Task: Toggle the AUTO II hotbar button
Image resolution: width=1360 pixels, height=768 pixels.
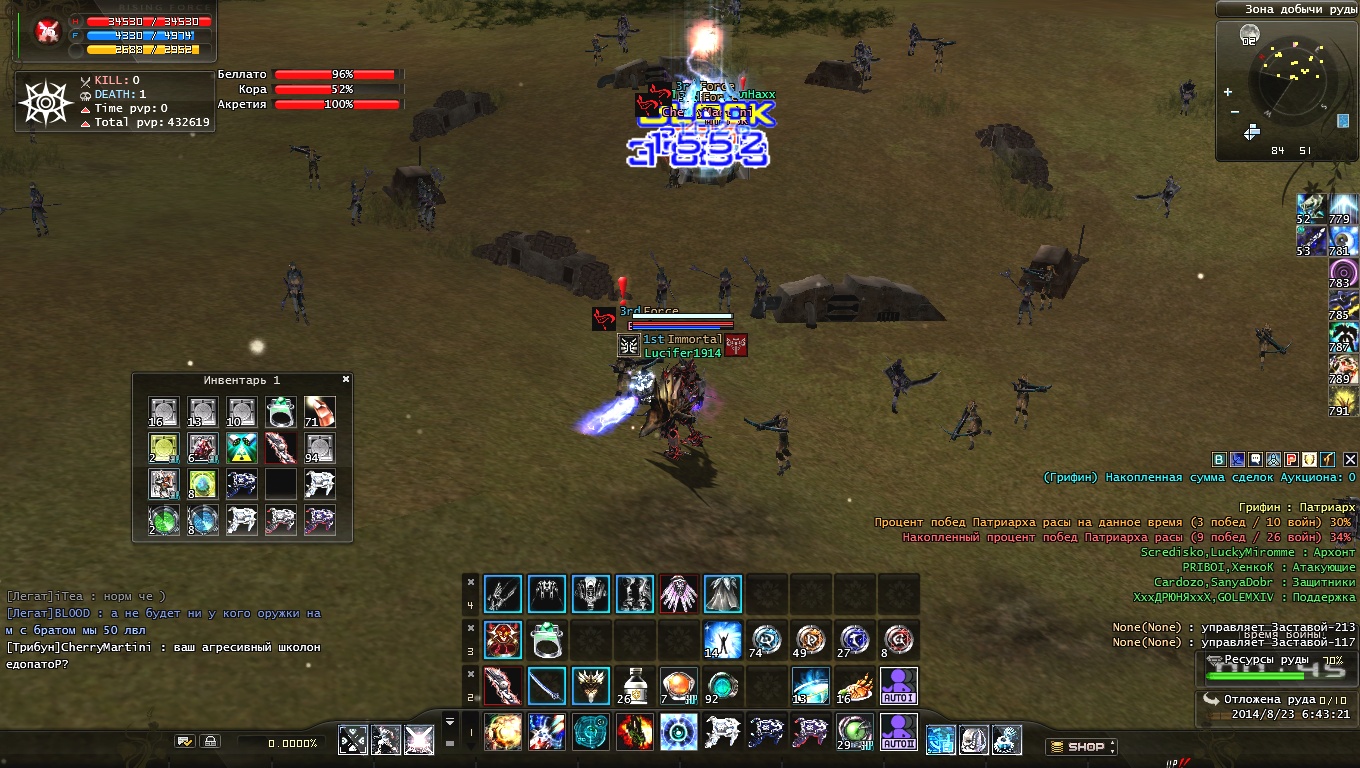Action: coord(898,732)
